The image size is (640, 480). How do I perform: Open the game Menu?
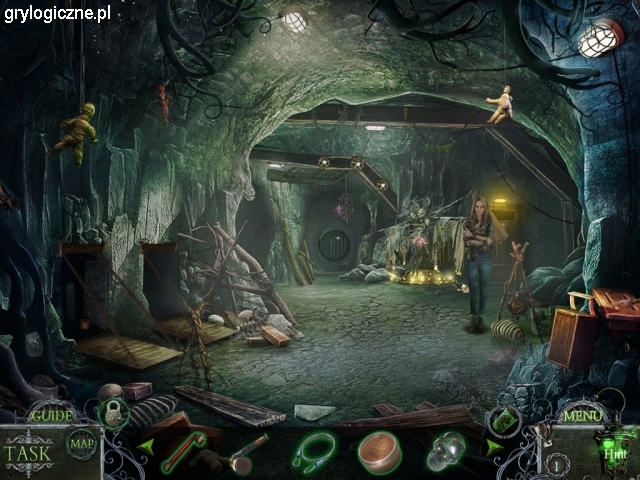[x=584, y=415]
